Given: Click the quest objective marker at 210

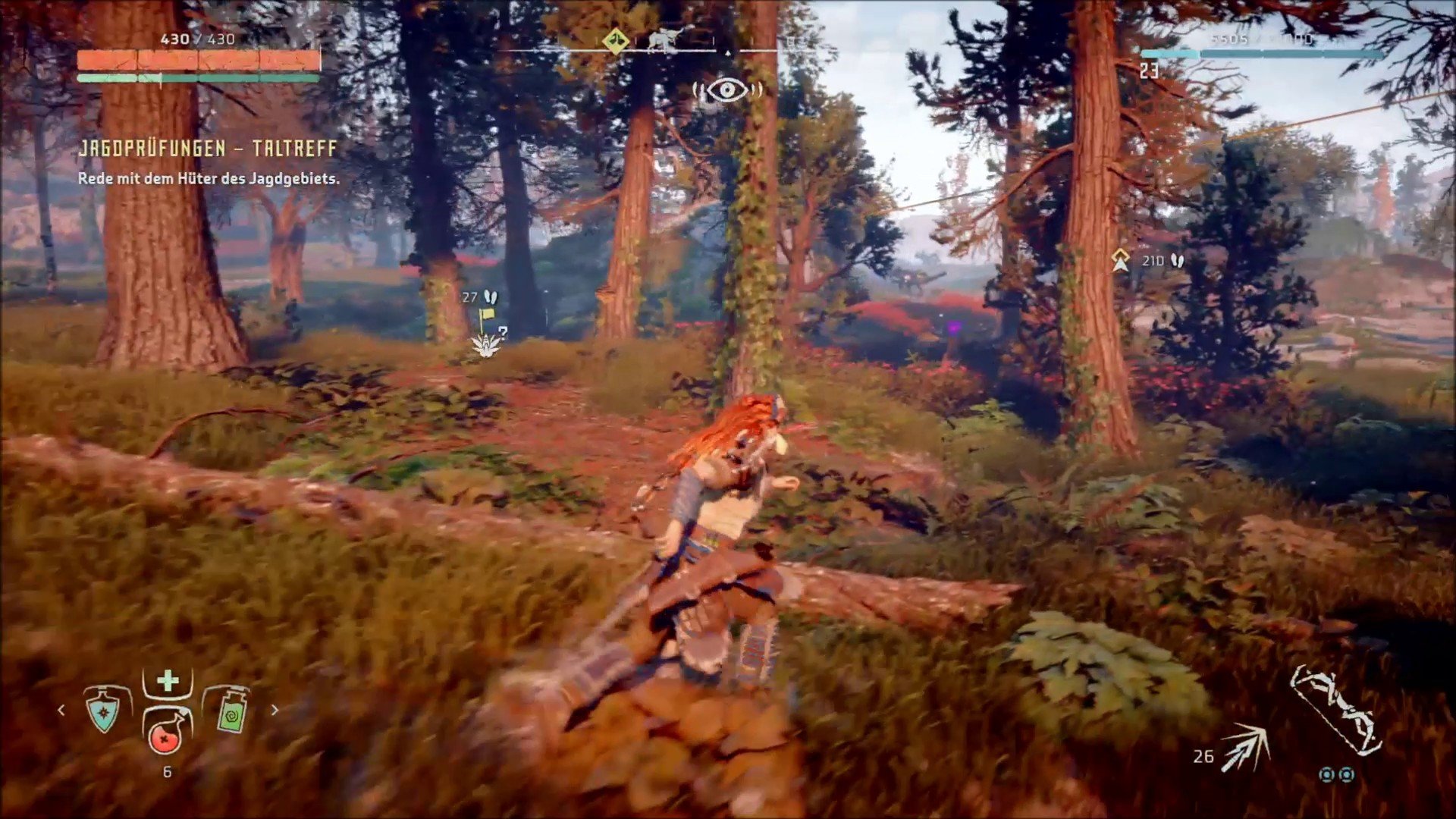Looking at the screenshot, I should pos(1120,260).
